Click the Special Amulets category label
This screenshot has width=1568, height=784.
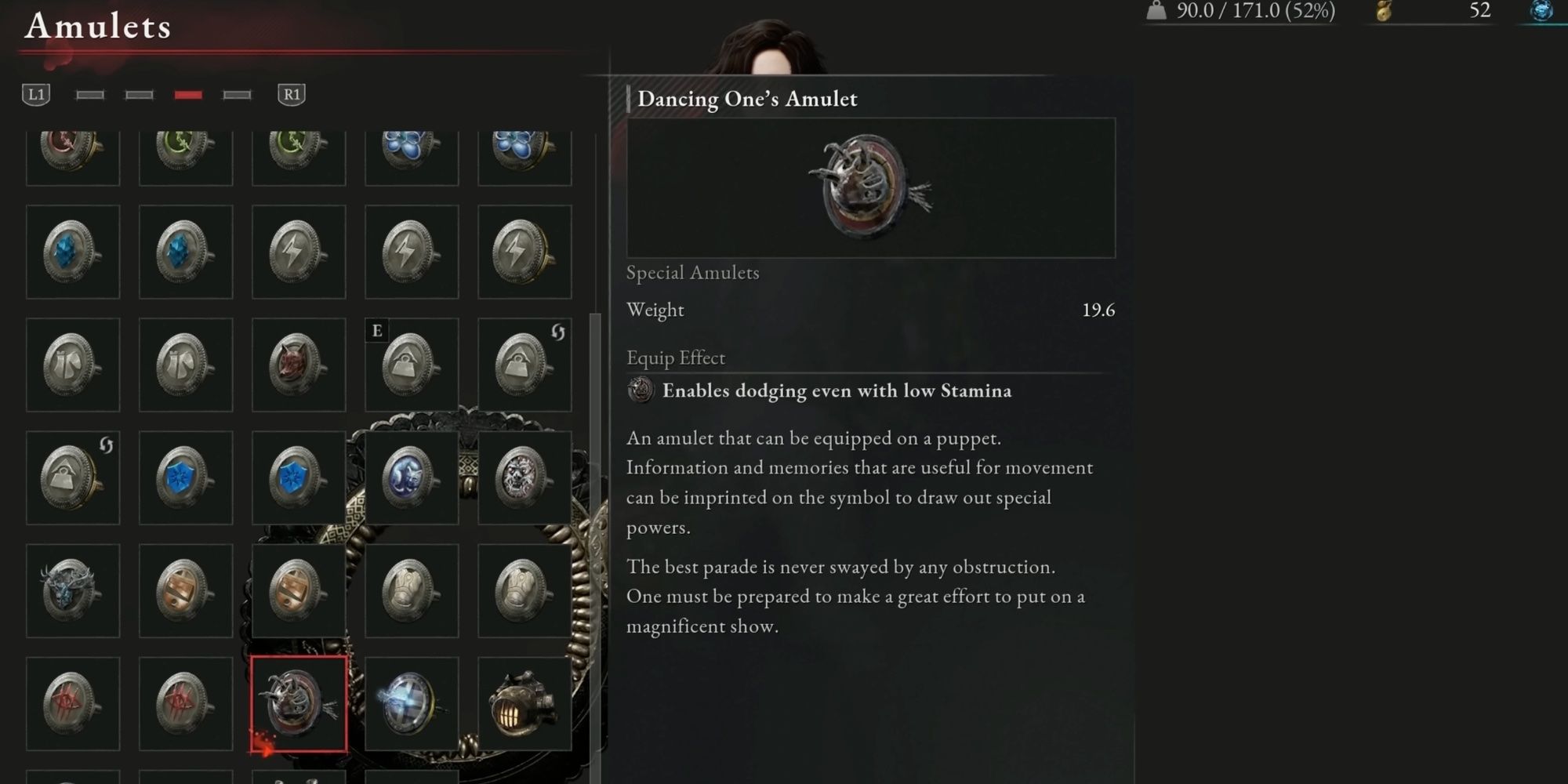(x=691, y=272)
